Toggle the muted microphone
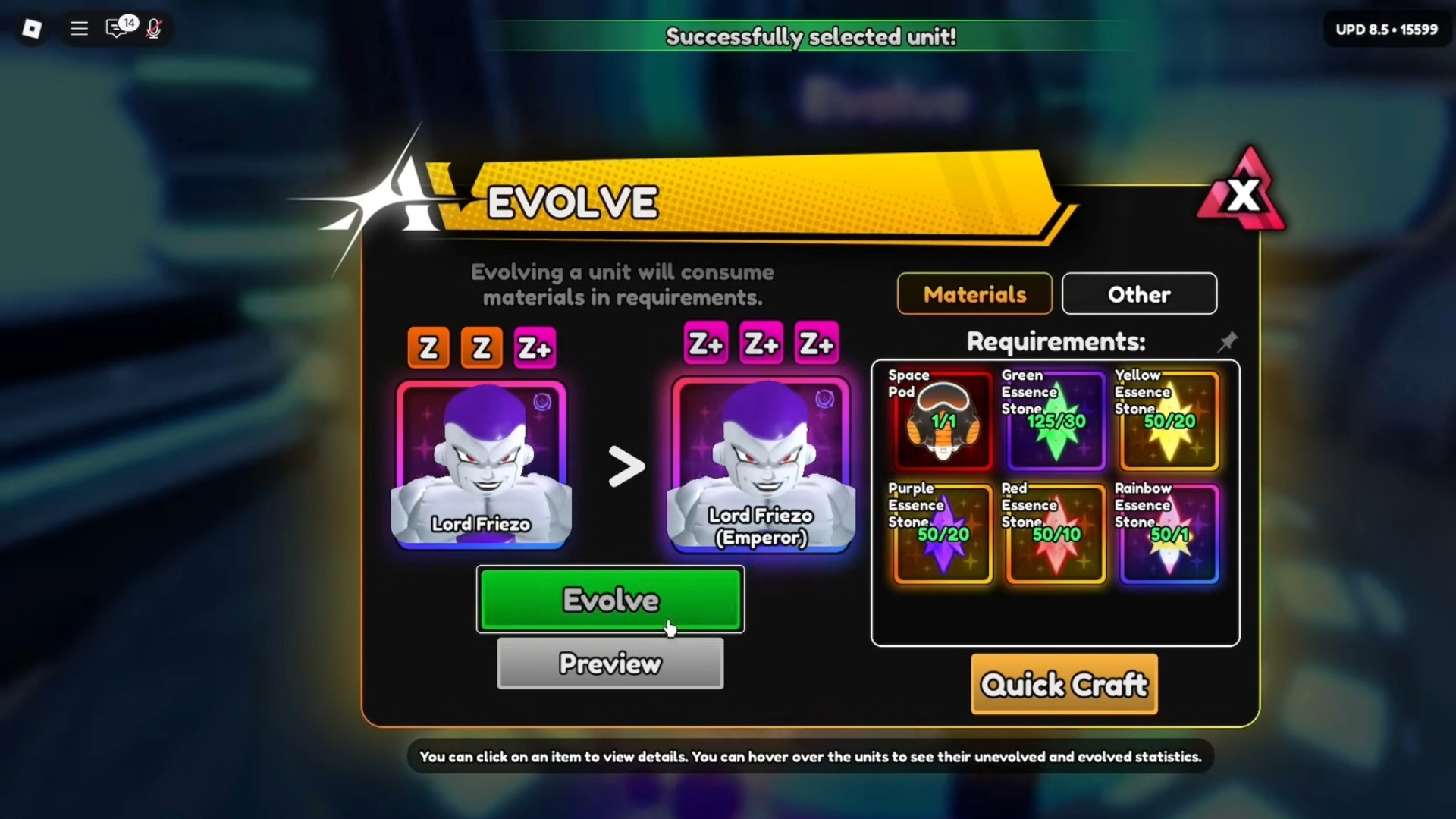This screenshot has width=1456, height=819. tap(155, 29)
